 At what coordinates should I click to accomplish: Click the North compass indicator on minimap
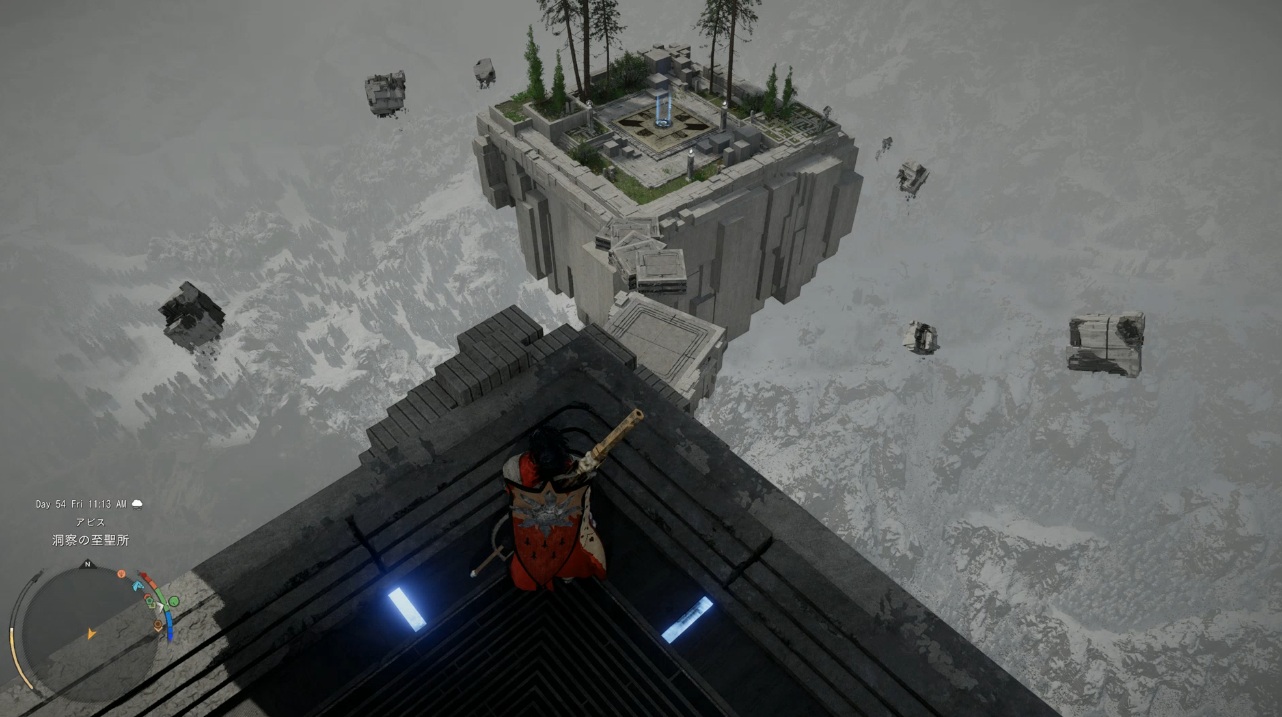tap(88, 565)
